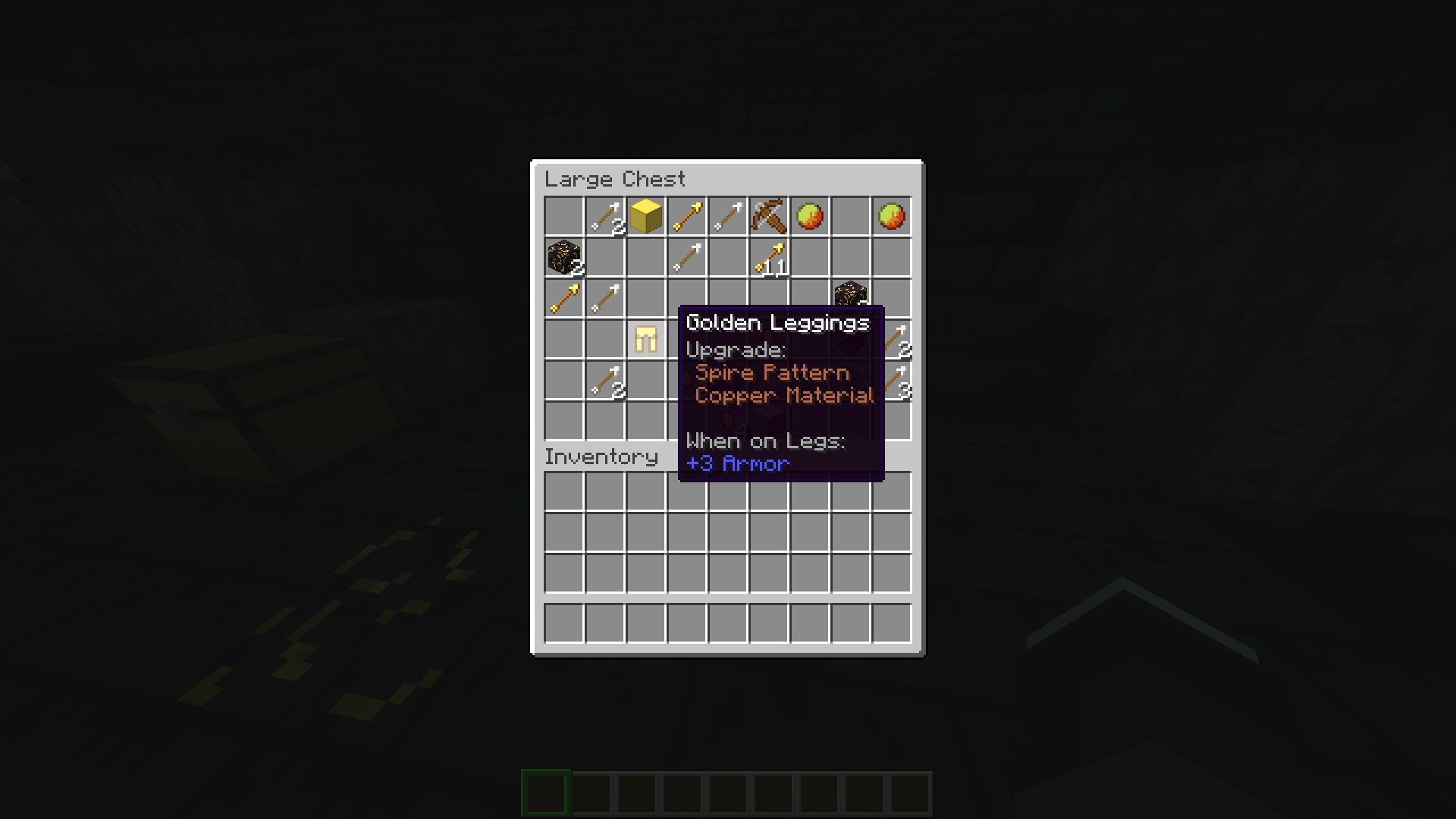Select the gold block in the chest
This screenshot has width=1456, height=819.
[645, 217]
